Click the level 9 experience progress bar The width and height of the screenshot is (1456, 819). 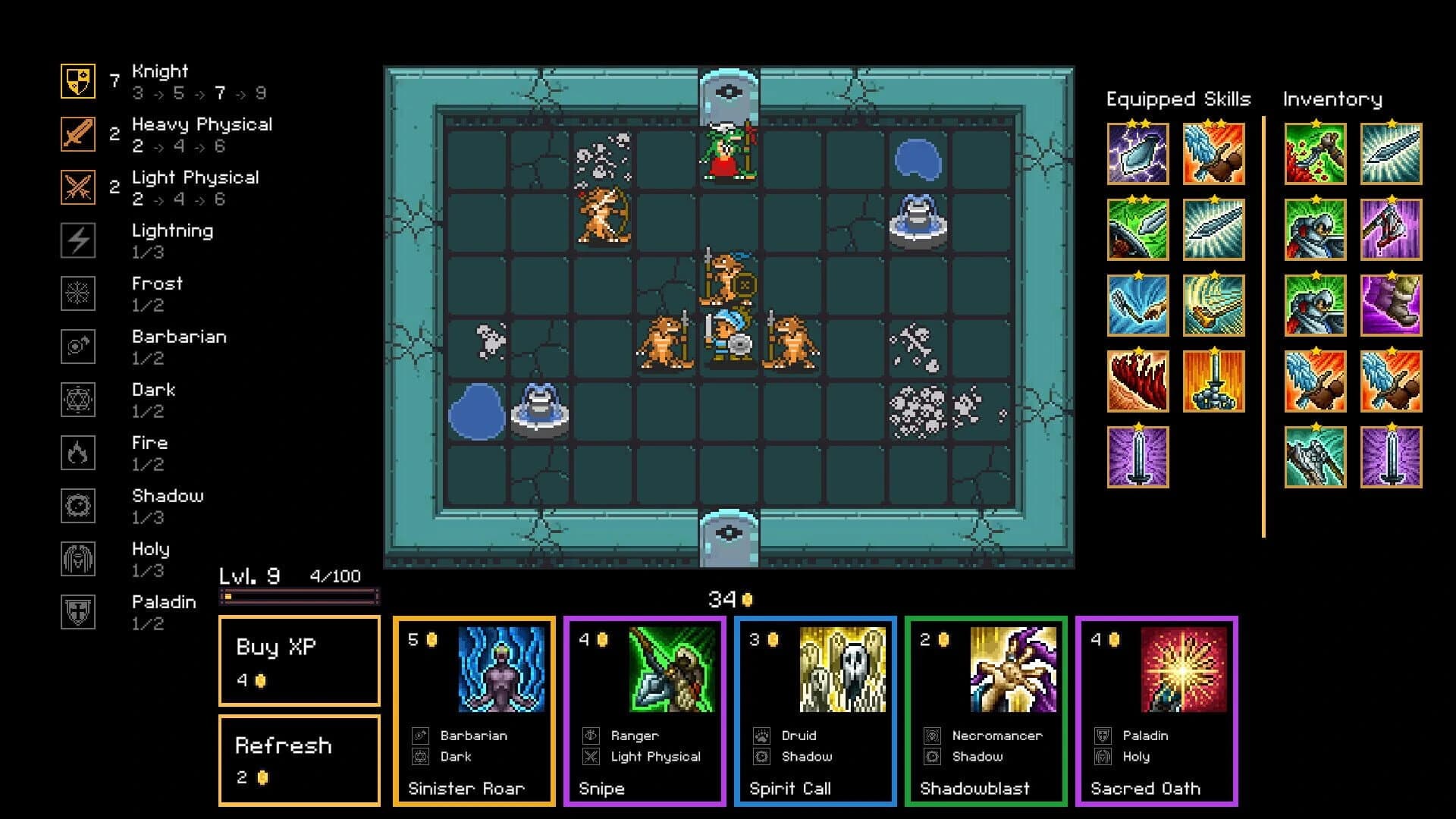click(x=300, y=597)
